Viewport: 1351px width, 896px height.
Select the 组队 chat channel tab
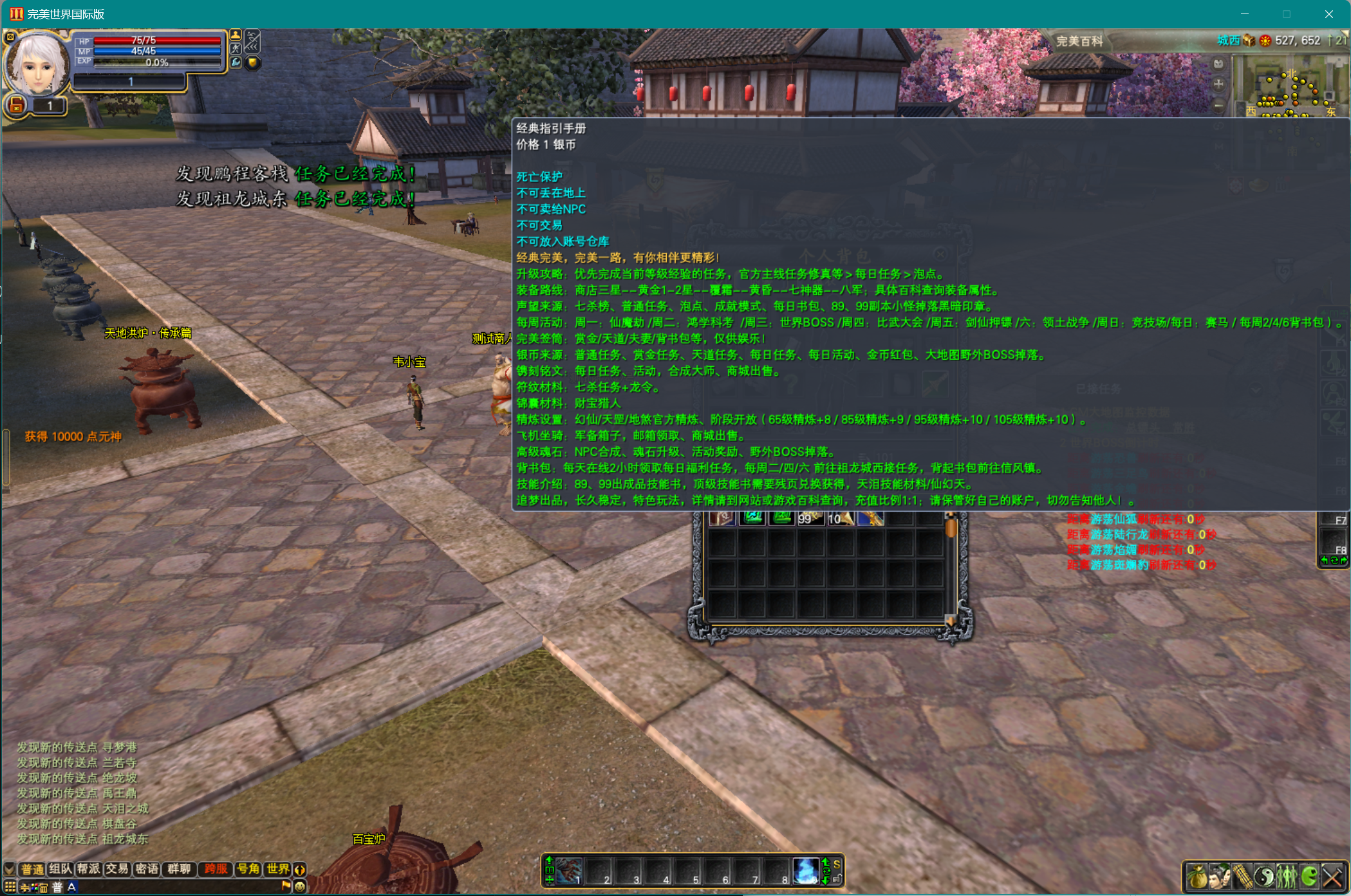[x=61, y=869]
